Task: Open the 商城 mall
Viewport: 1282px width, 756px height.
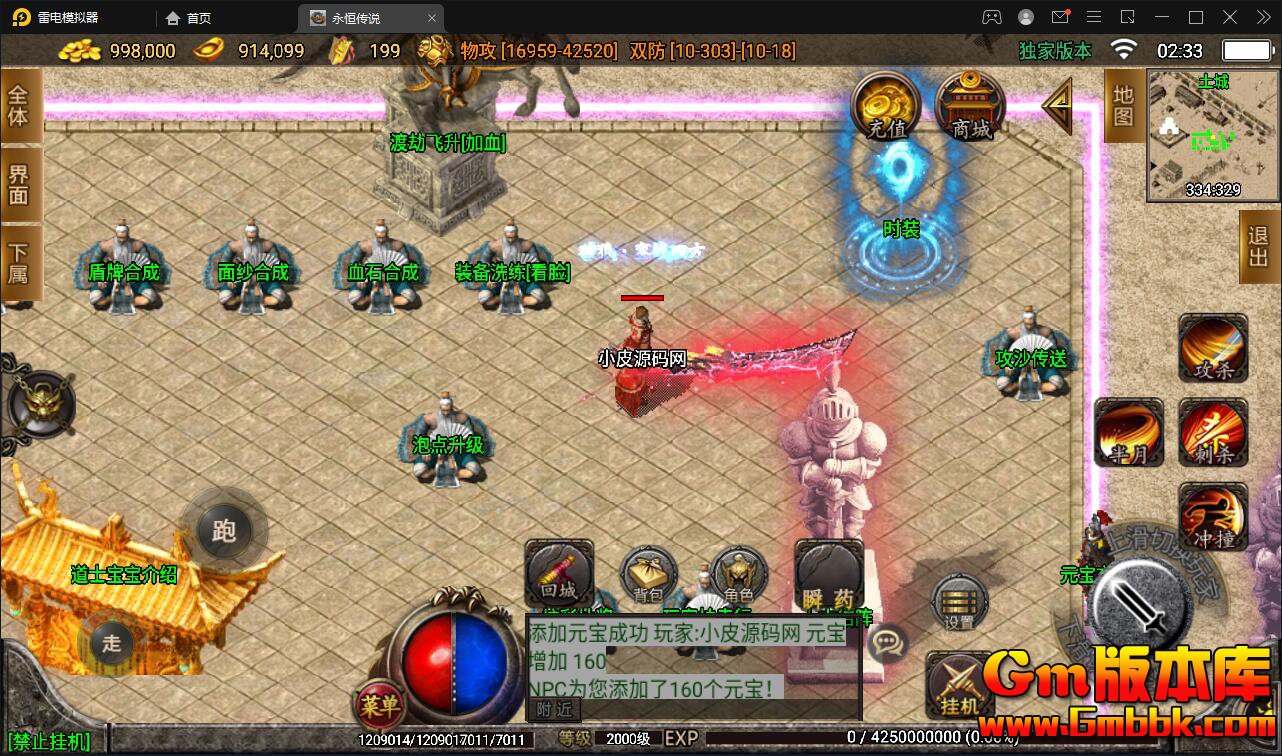Action: click(970, 106)
